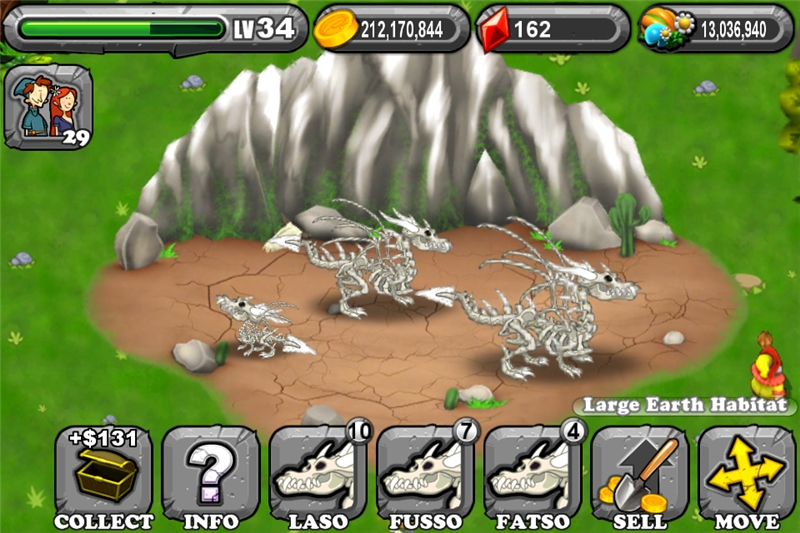Select the dragon named Fusso
Image resolution: width=800 pixels, height=533 pixels.
pyautogui.click(x=425, y=475)
